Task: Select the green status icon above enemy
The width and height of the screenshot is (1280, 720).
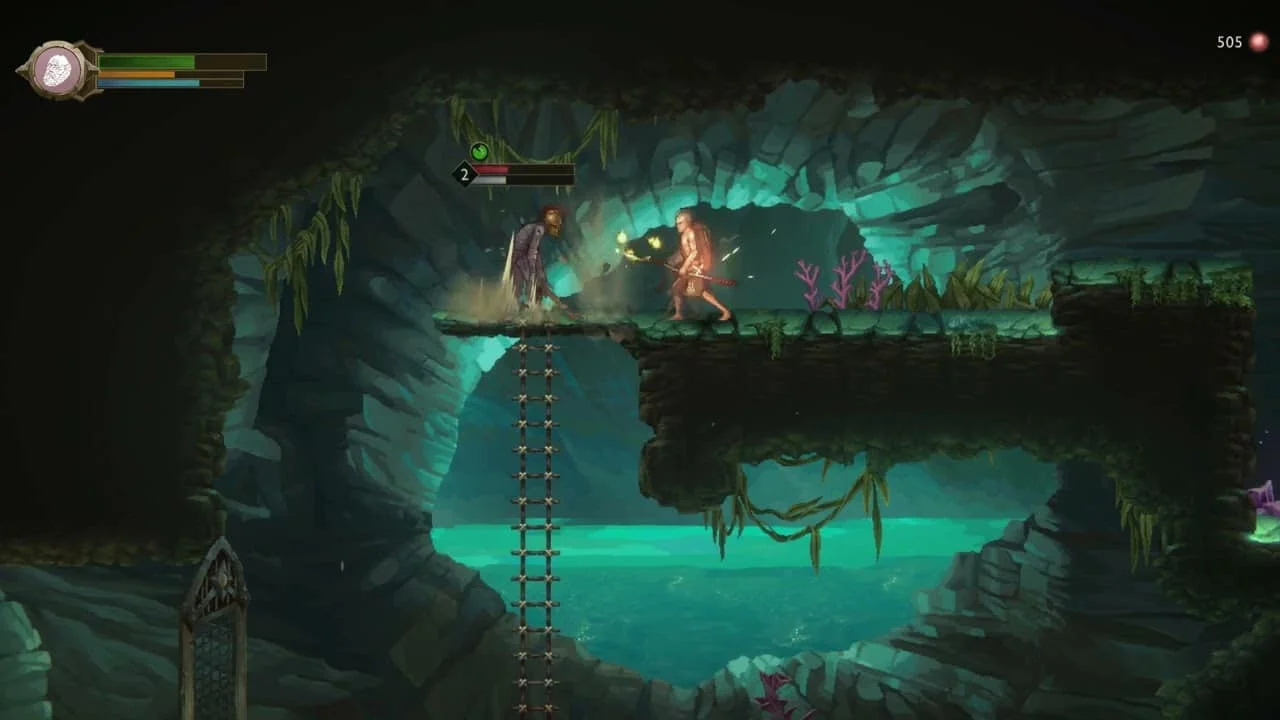Action: 479,152
